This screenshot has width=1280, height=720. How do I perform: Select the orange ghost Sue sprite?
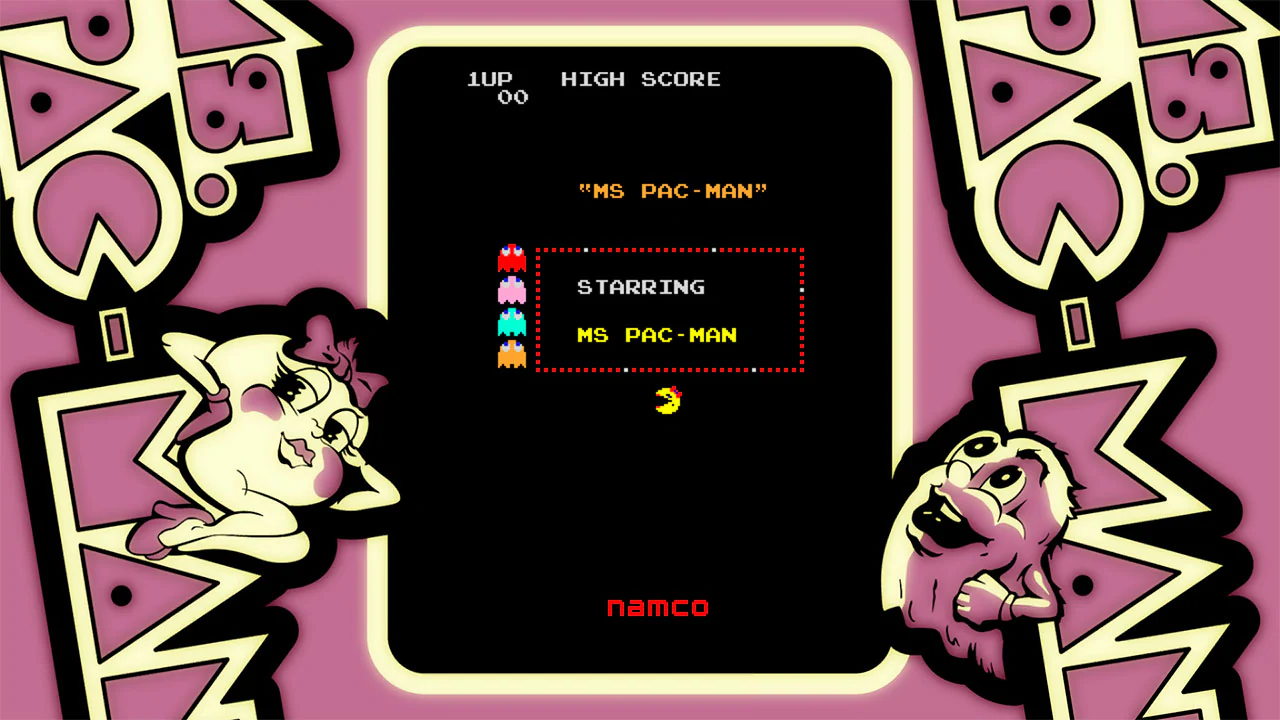(x=511, y=354)
